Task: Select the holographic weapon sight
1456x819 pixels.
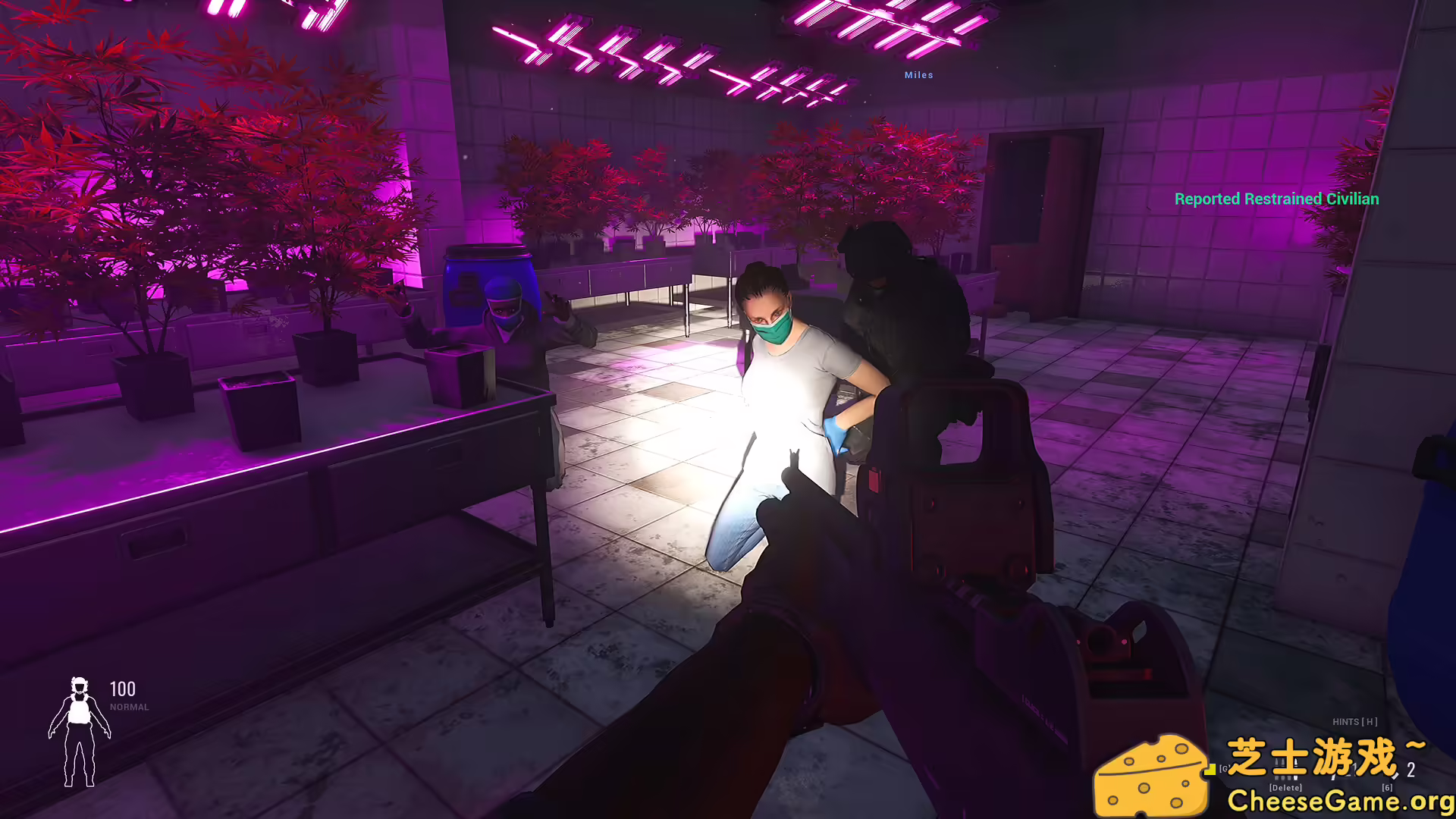Action: (x=959, y=470)
